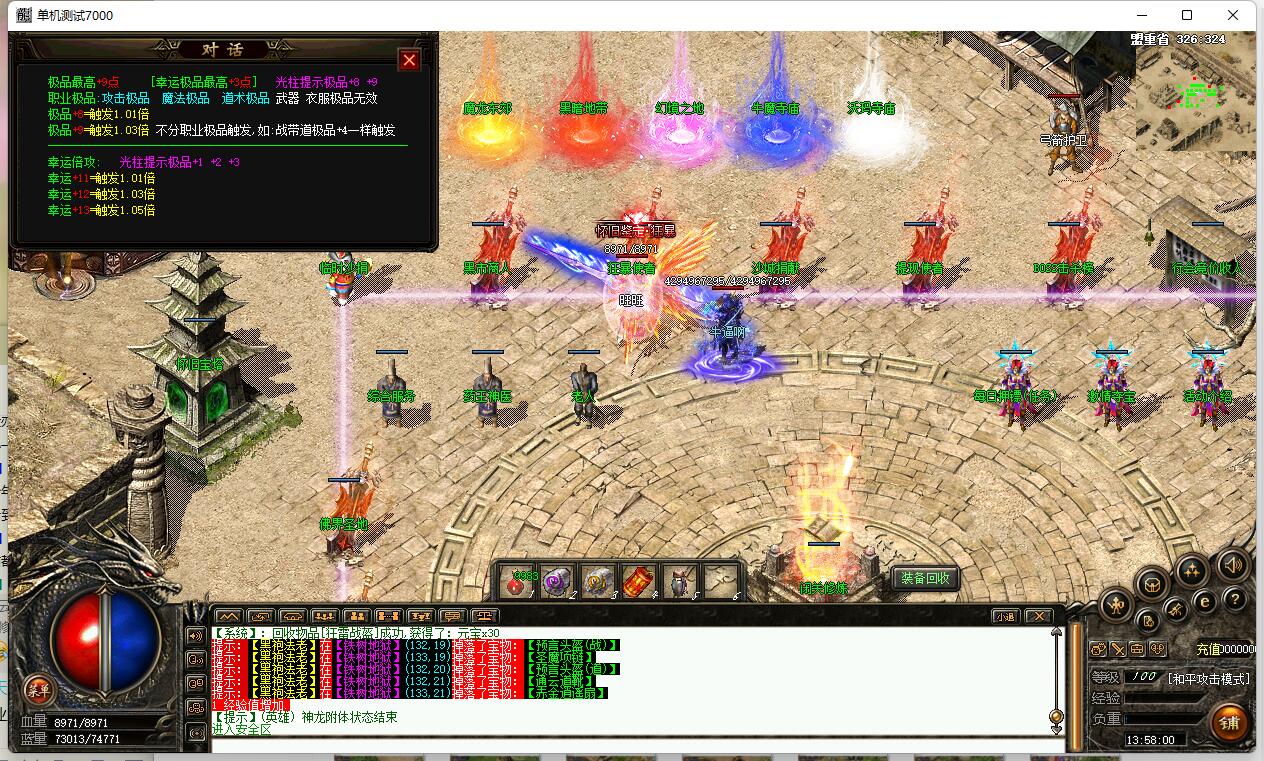Open the round 铺 shop button

1229,722
